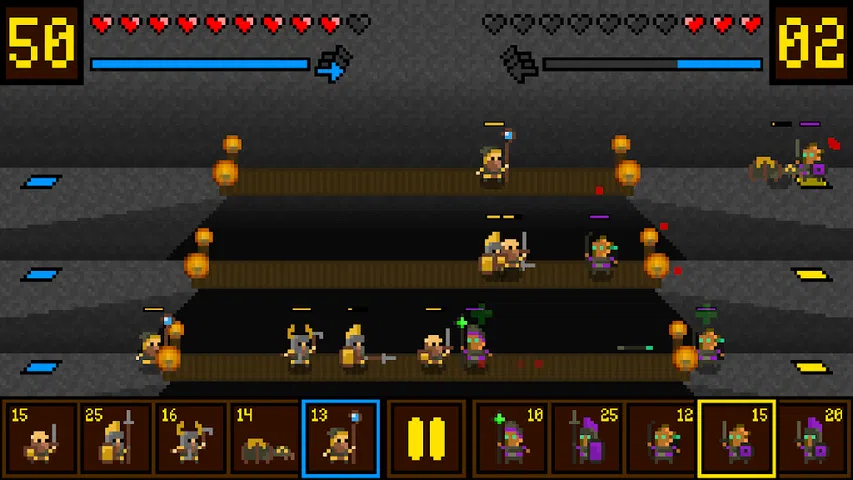Choose the 20-cost purple plumed knight
The image size is (853, 480).
pyautogui.click(x=812, y=438)
